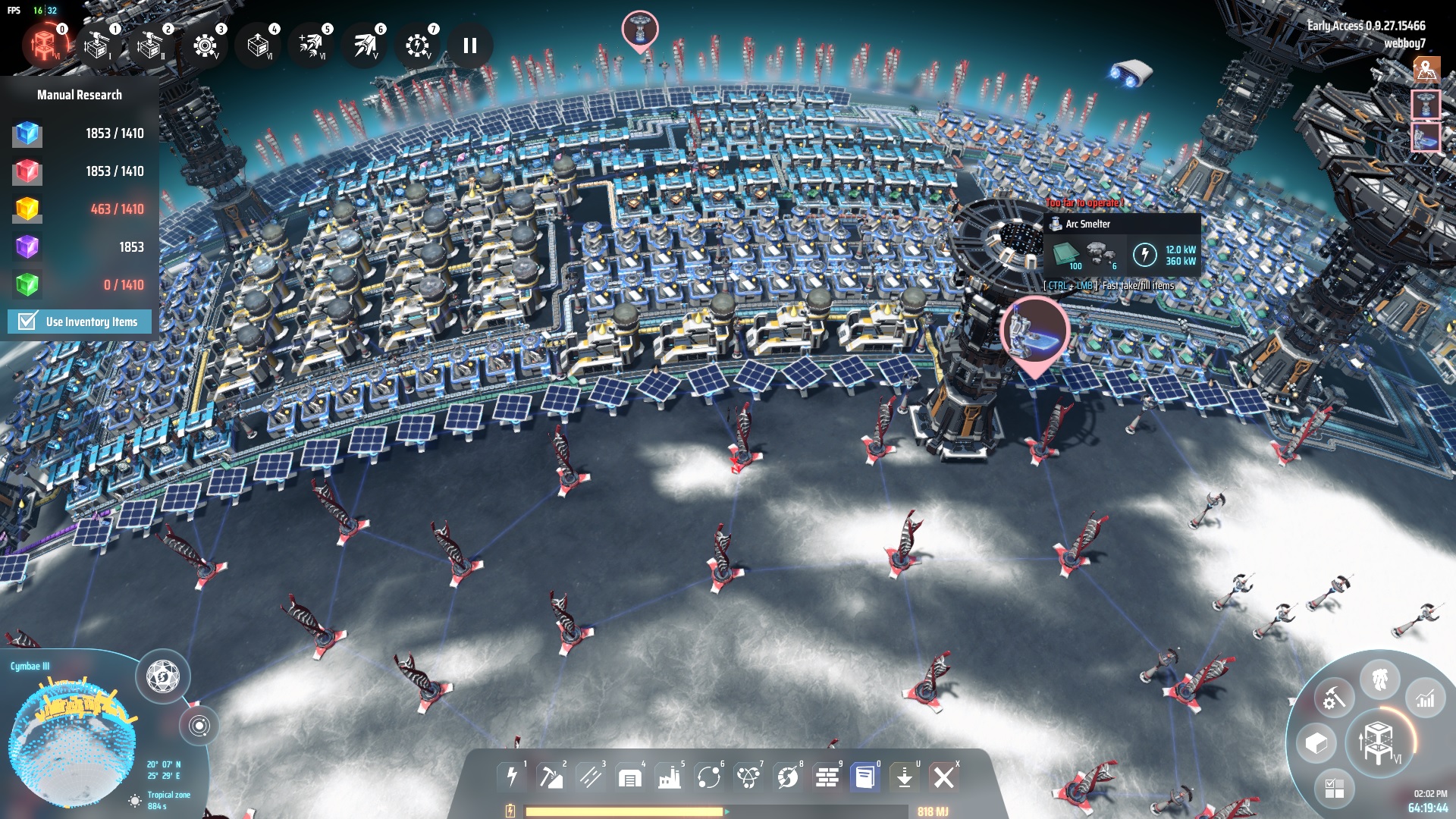The width and height of the screenshot is (1456, 819).
Task: Open the storage build category
Action: click(629, 777)
